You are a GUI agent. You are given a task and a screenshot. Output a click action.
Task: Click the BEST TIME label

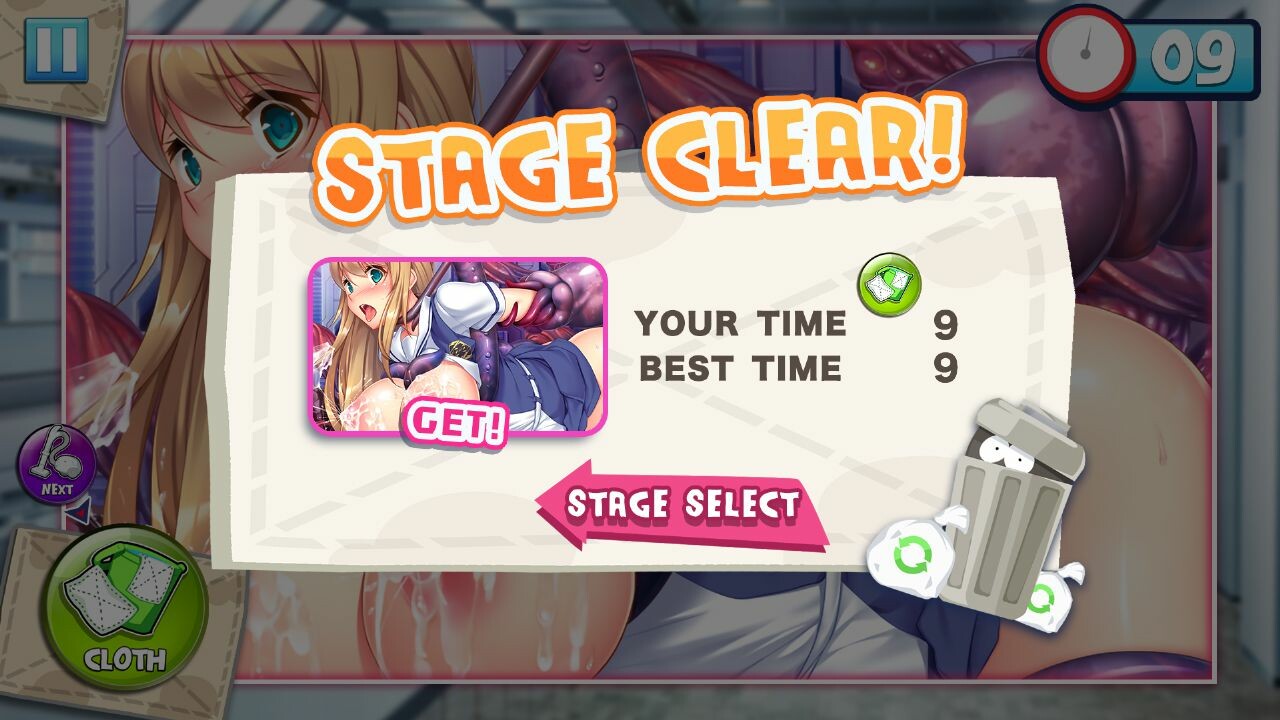pos(740,367)
